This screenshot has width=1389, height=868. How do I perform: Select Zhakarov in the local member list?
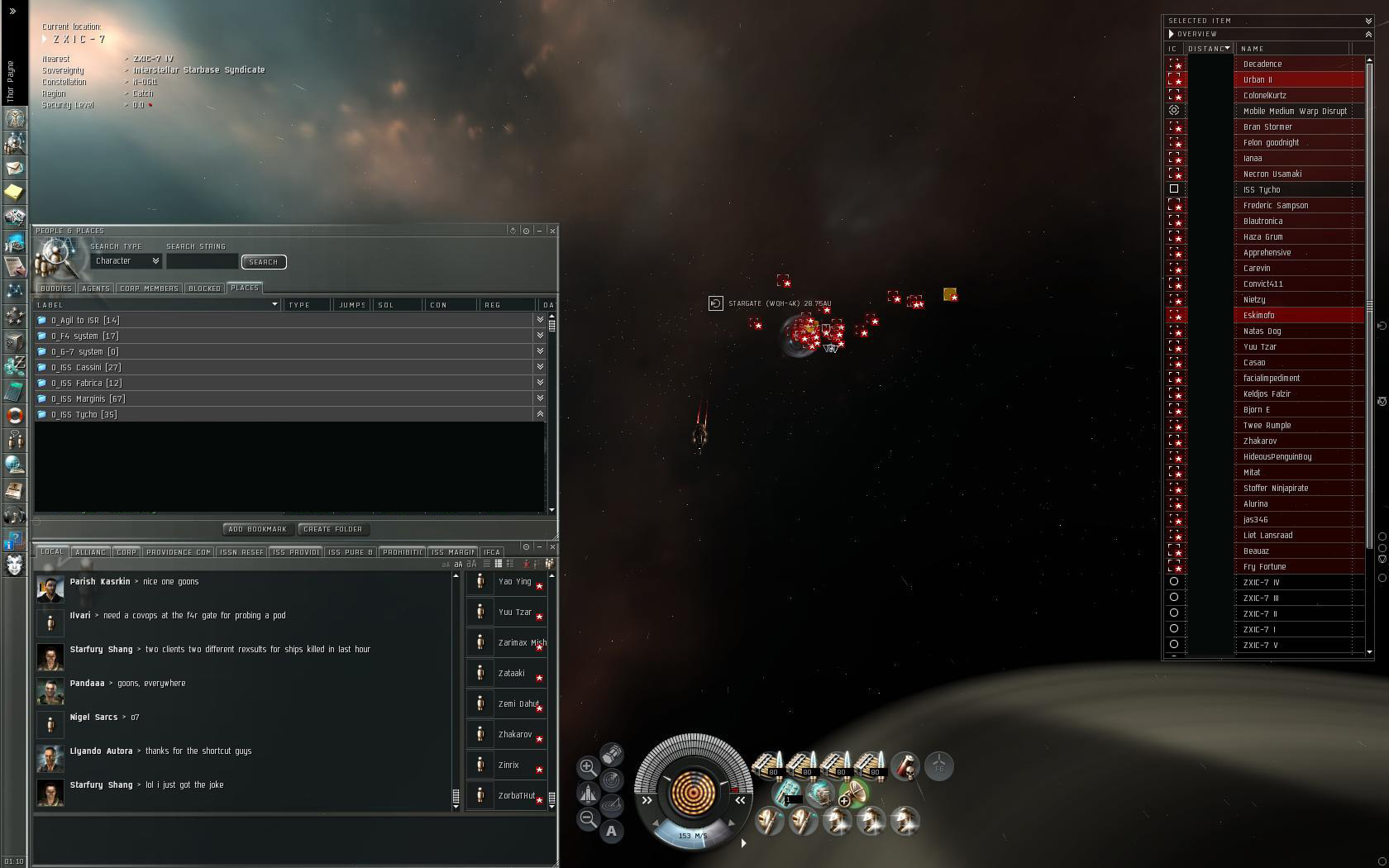(x=514, y=735)
